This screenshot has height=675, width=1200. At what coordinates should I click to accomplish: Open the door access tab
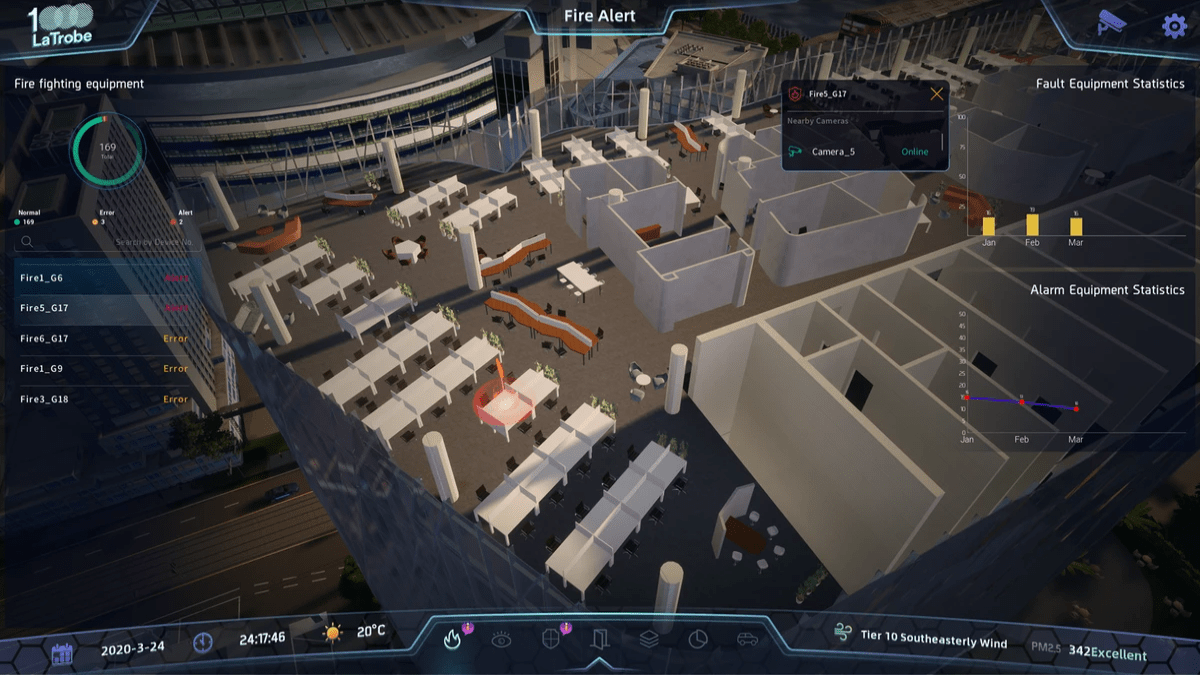[x=599, y=638]
